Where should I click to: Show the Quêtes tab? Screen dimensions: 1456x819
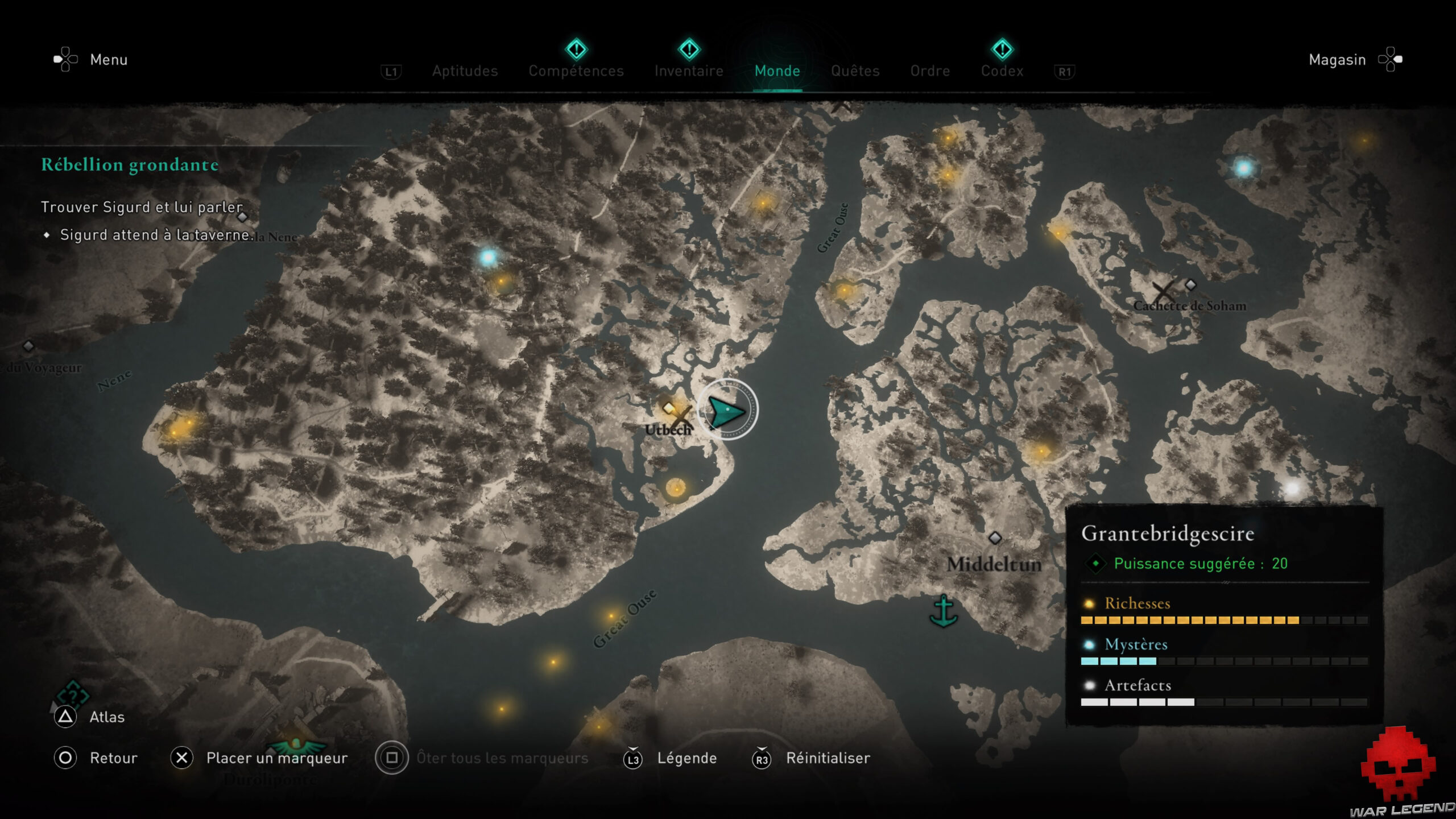tap(855, 71)
